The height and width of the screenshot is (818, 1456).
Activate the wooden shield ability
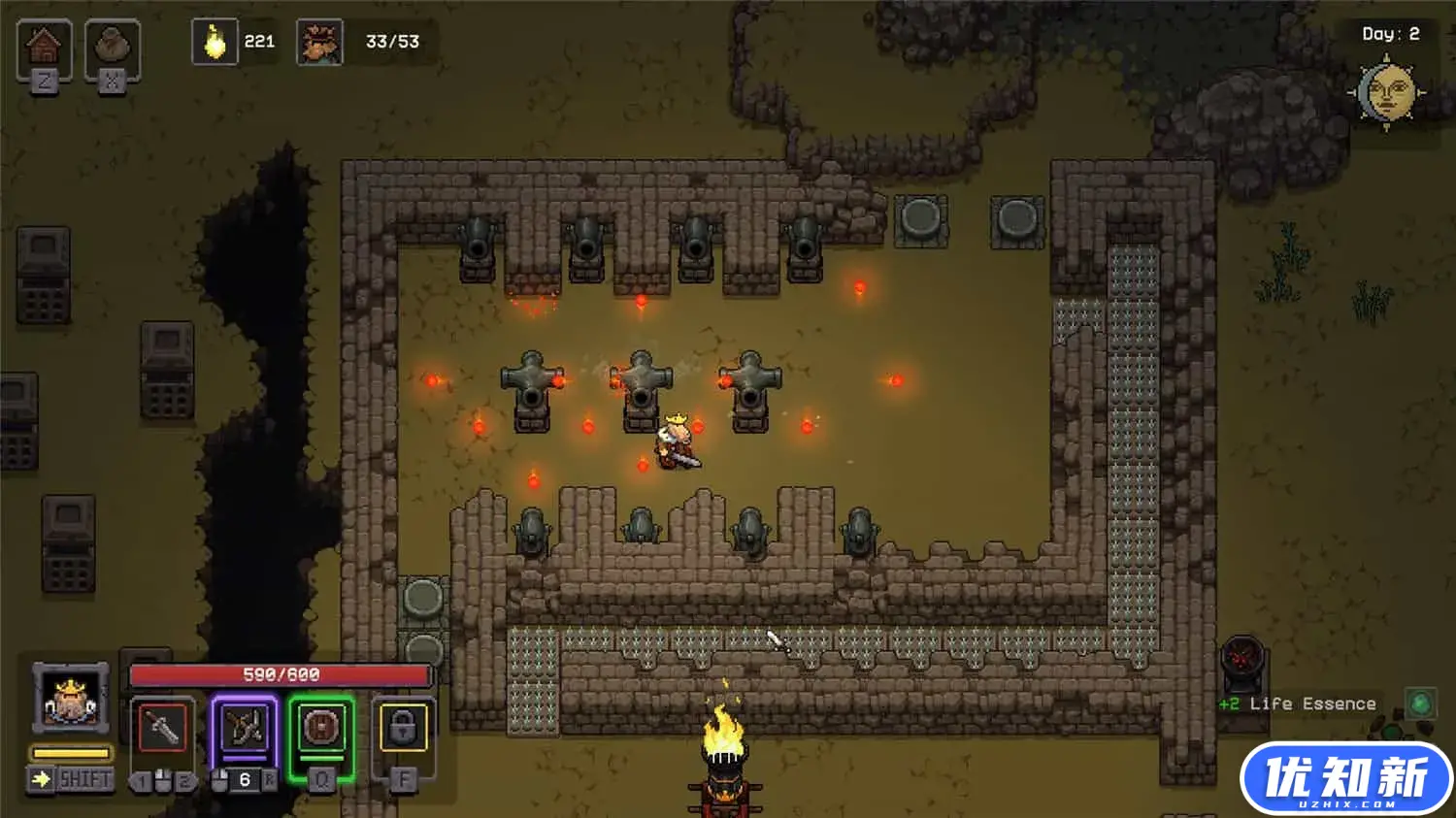point(321,728)
